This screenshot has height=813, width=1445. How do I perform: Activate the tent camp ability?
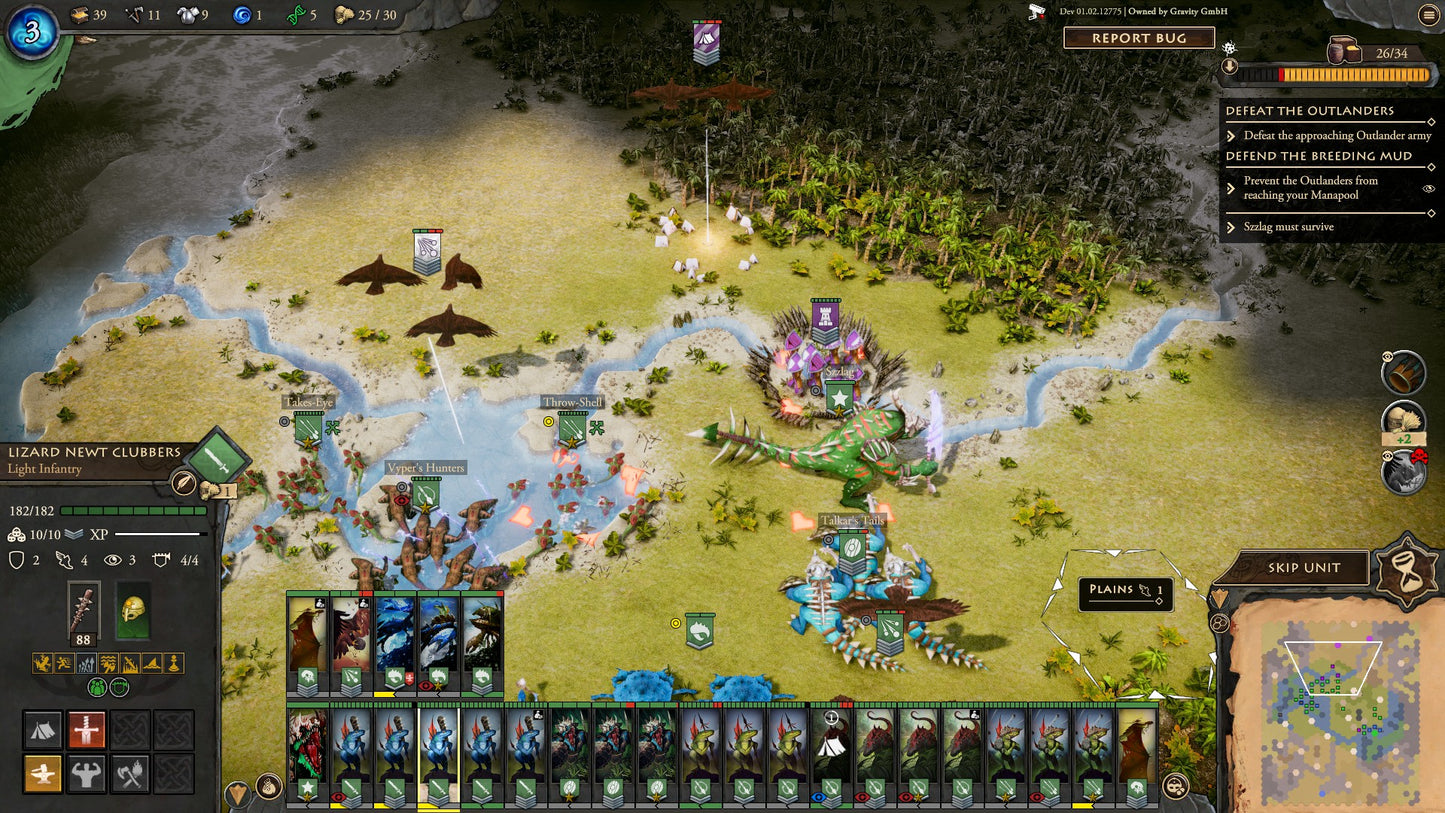click(43, 730)
